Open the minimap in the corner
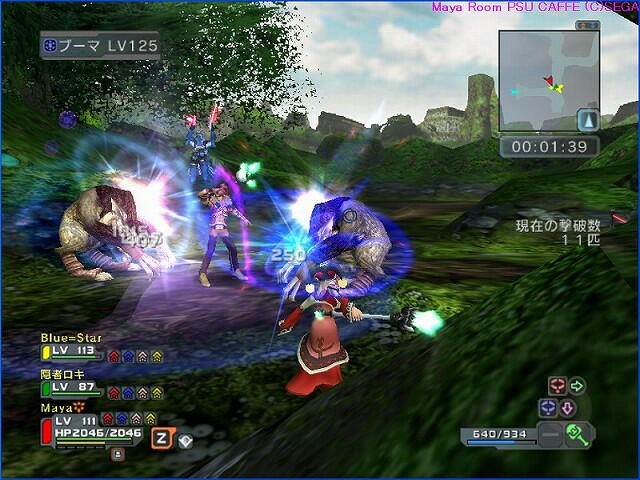Image resolution: width=640 pixels, height=480 pixels. (548, 80)
